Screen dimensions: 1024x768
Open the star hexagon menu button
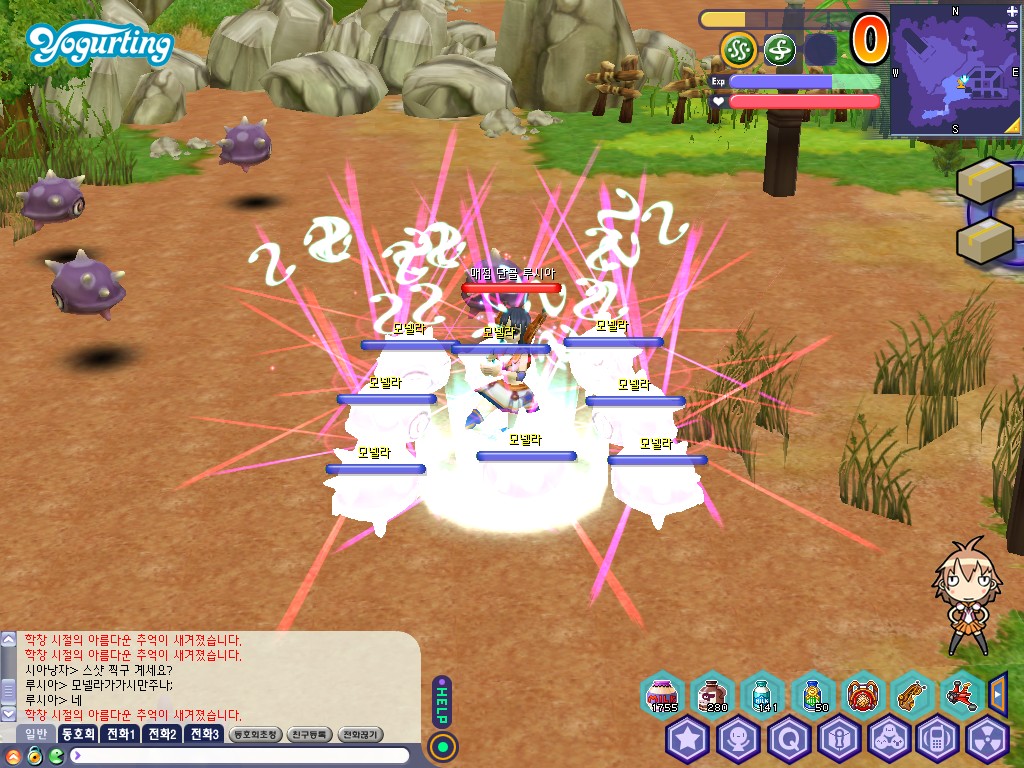pyautogui.click(x=688, y=741)
